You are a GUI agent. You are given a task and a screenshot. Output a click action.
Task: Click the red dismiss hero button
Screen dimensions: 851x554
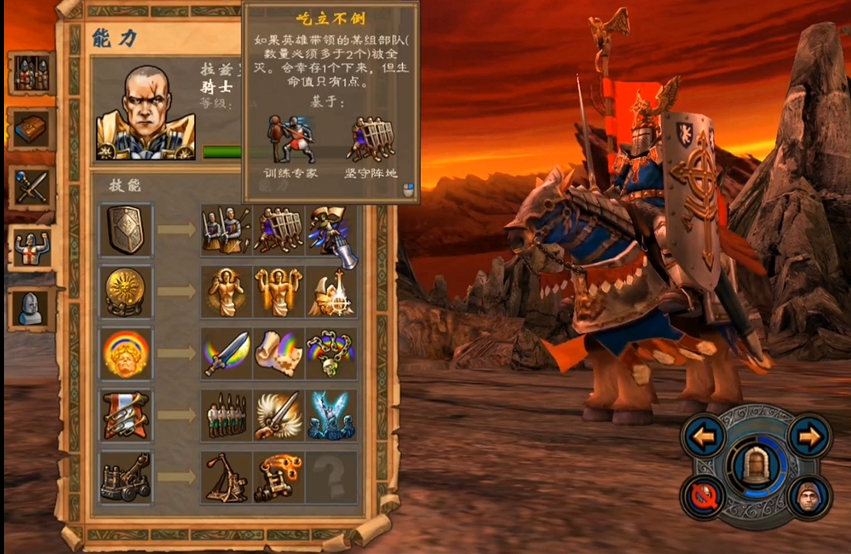coord(707,495)
